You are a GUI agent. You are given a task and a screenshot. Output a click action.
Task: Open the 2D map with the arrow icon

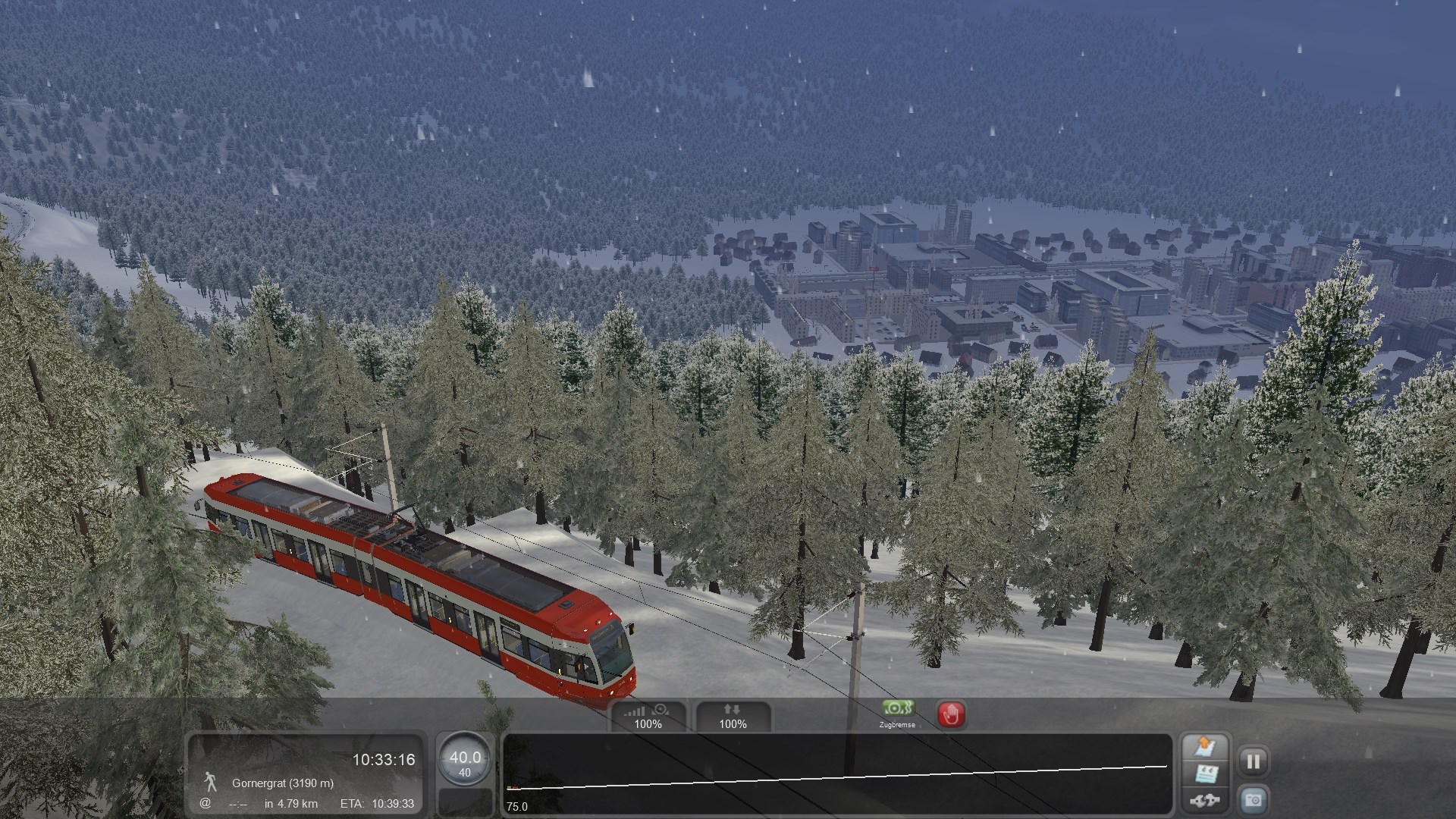coord(1205,747)
